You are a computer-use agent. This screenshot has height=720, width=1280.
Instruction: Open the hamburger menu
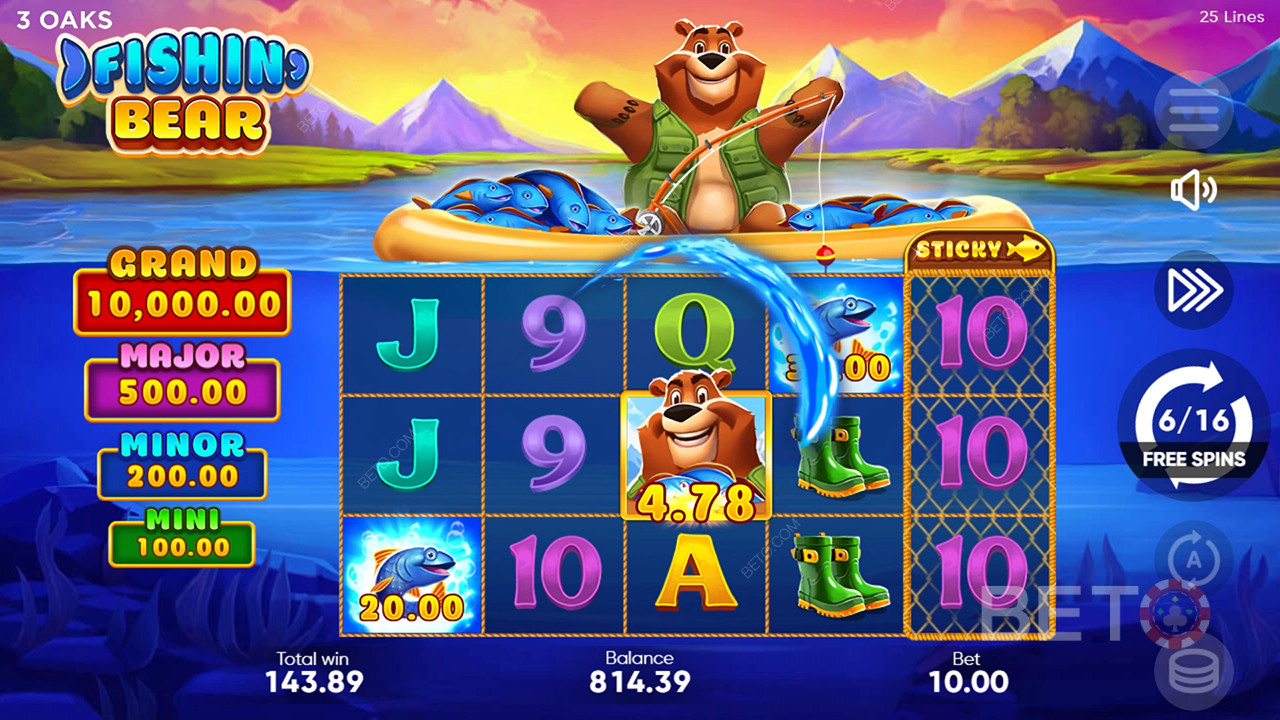[1193, 110]
